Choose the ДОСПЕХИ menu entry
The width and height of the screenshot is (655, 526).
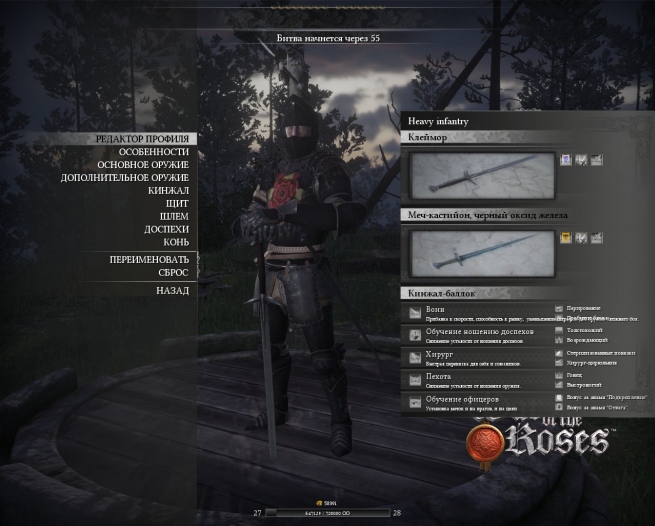[166, 229]
